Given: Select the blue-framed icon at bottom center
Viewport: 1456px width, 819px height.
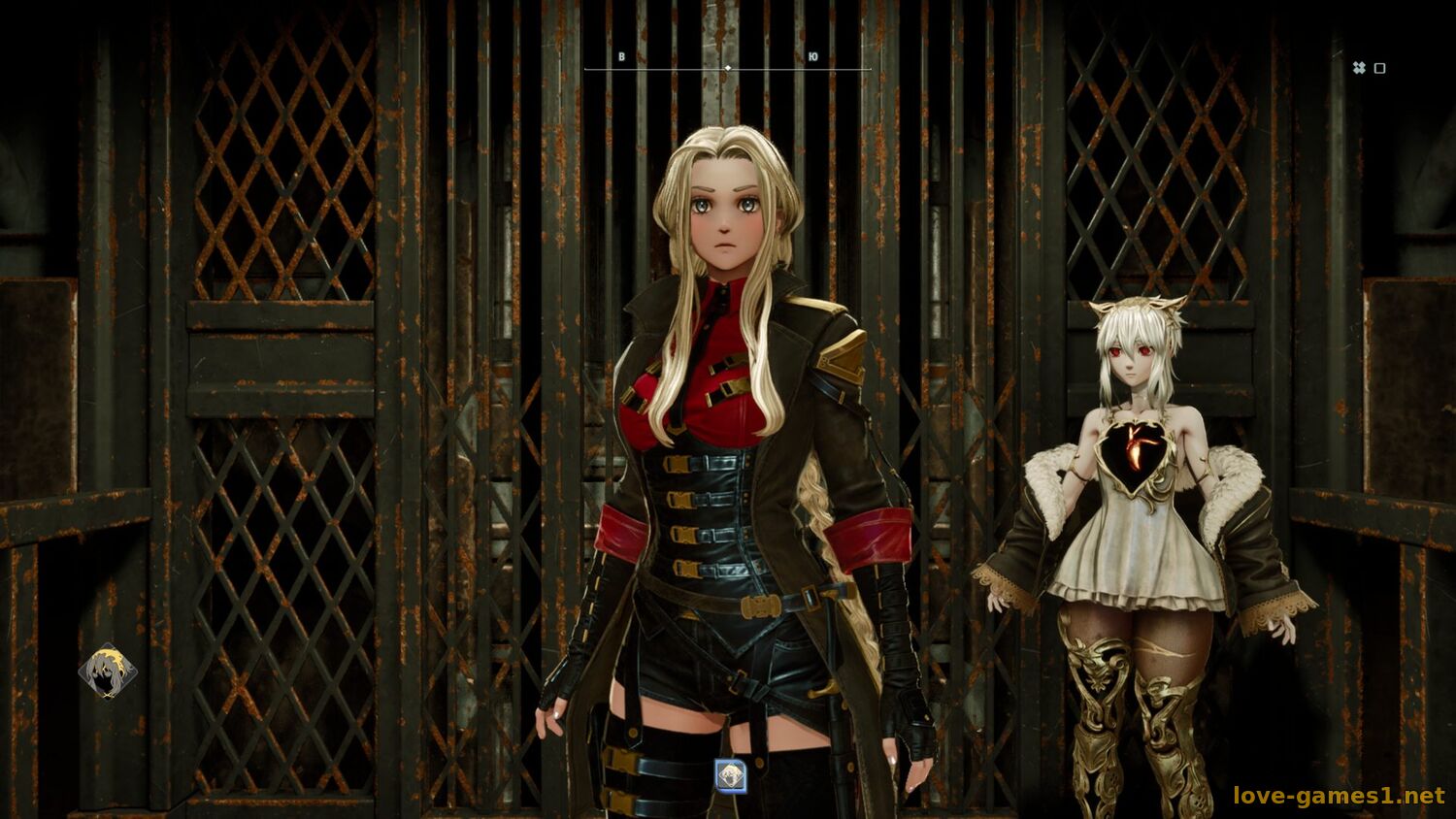Looking at the screenshot, I should coord(730,775).
